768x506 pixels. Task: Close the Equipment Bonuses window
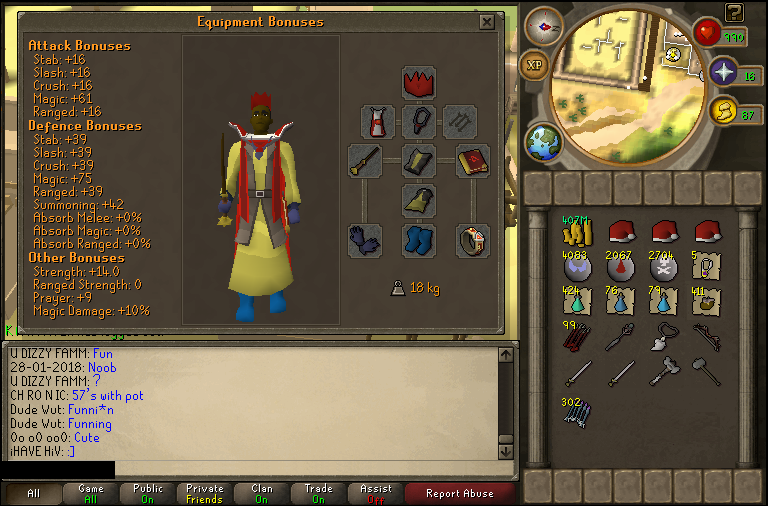pyautogui.click(x=486, y=22)
